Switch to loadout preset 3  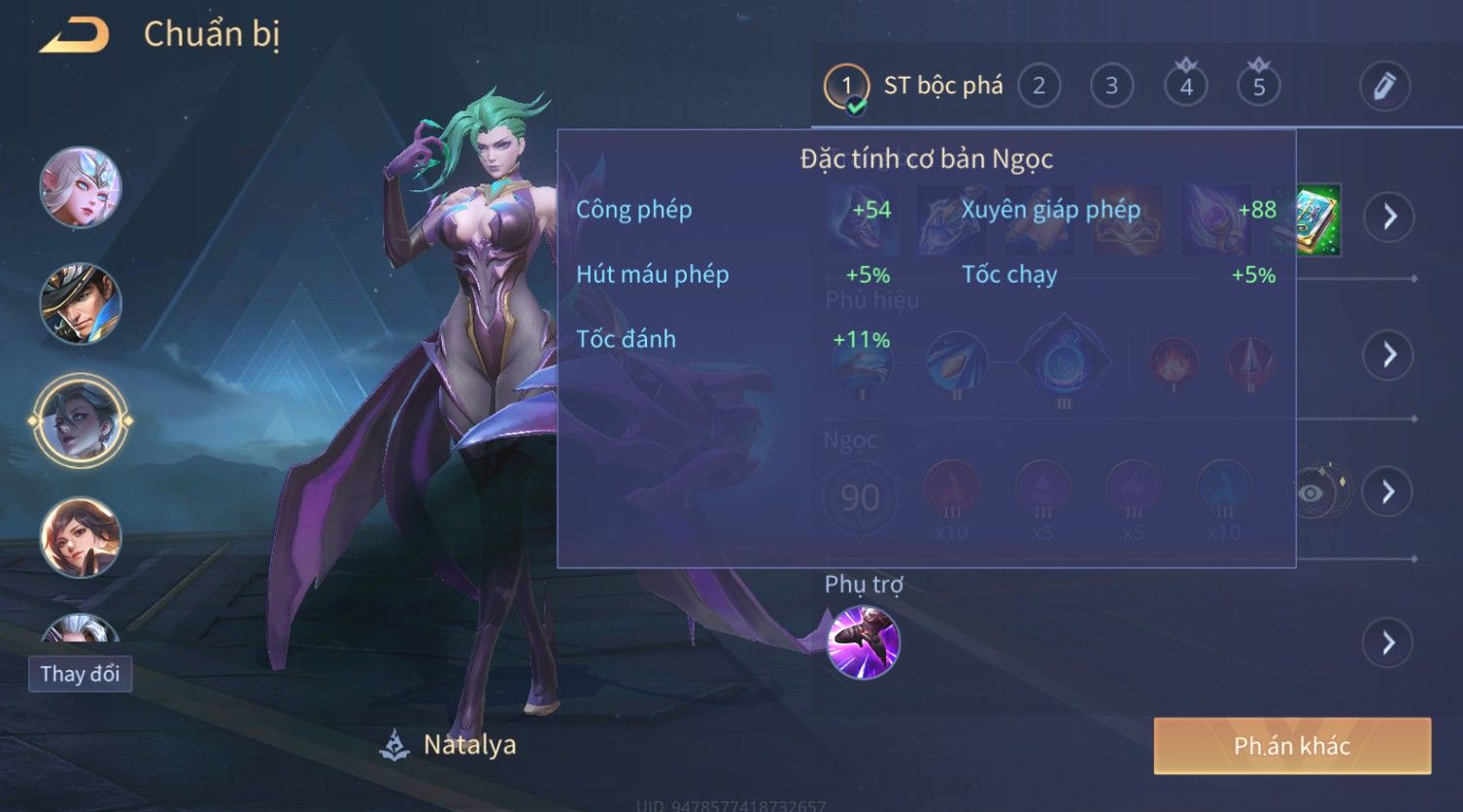pyautogui.click(x=1111, y=86)
